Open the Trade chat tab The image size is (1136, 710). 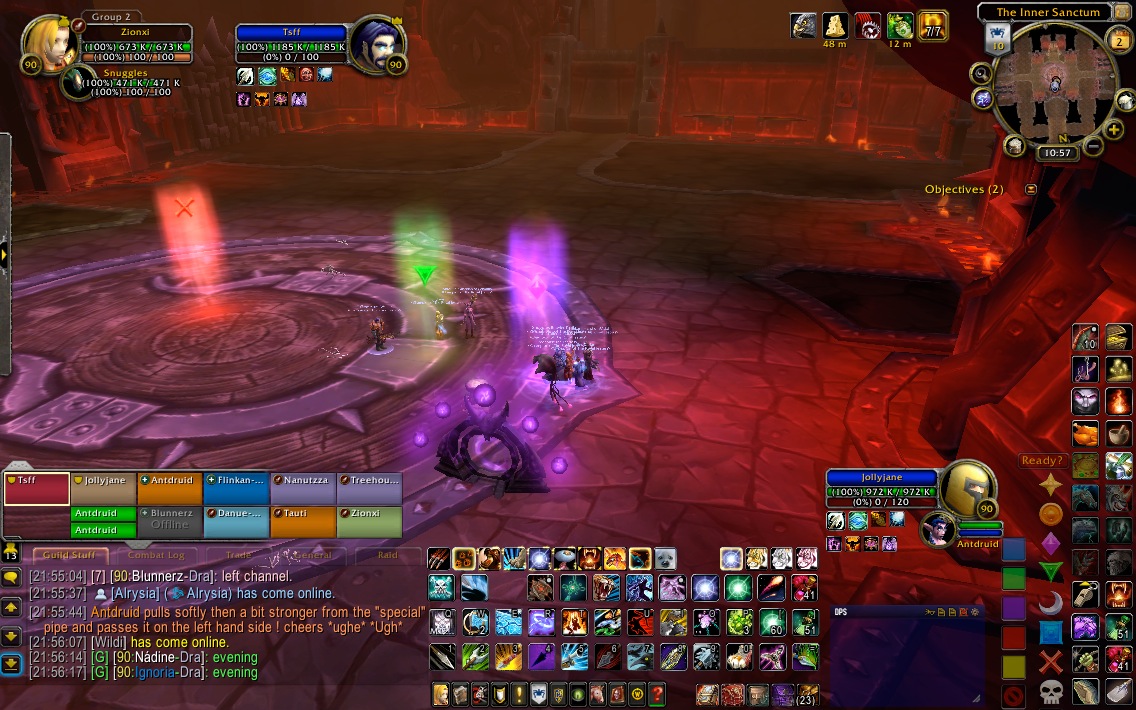tap(238, 554)
